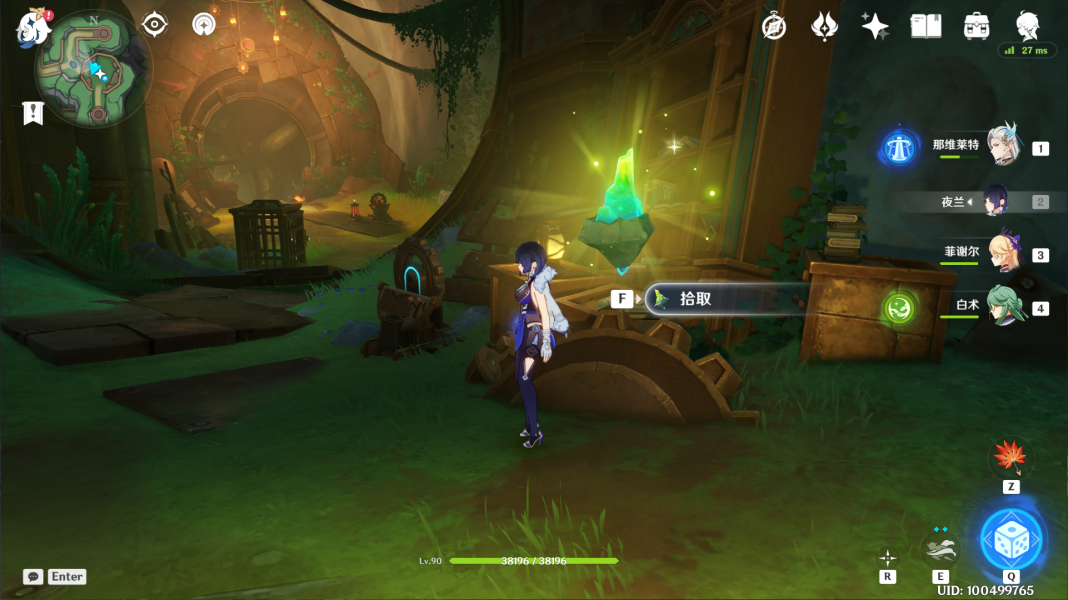Open the wish star icon
The width and height of the screenshot is (1068, 600).
click(x=875, y=27)
